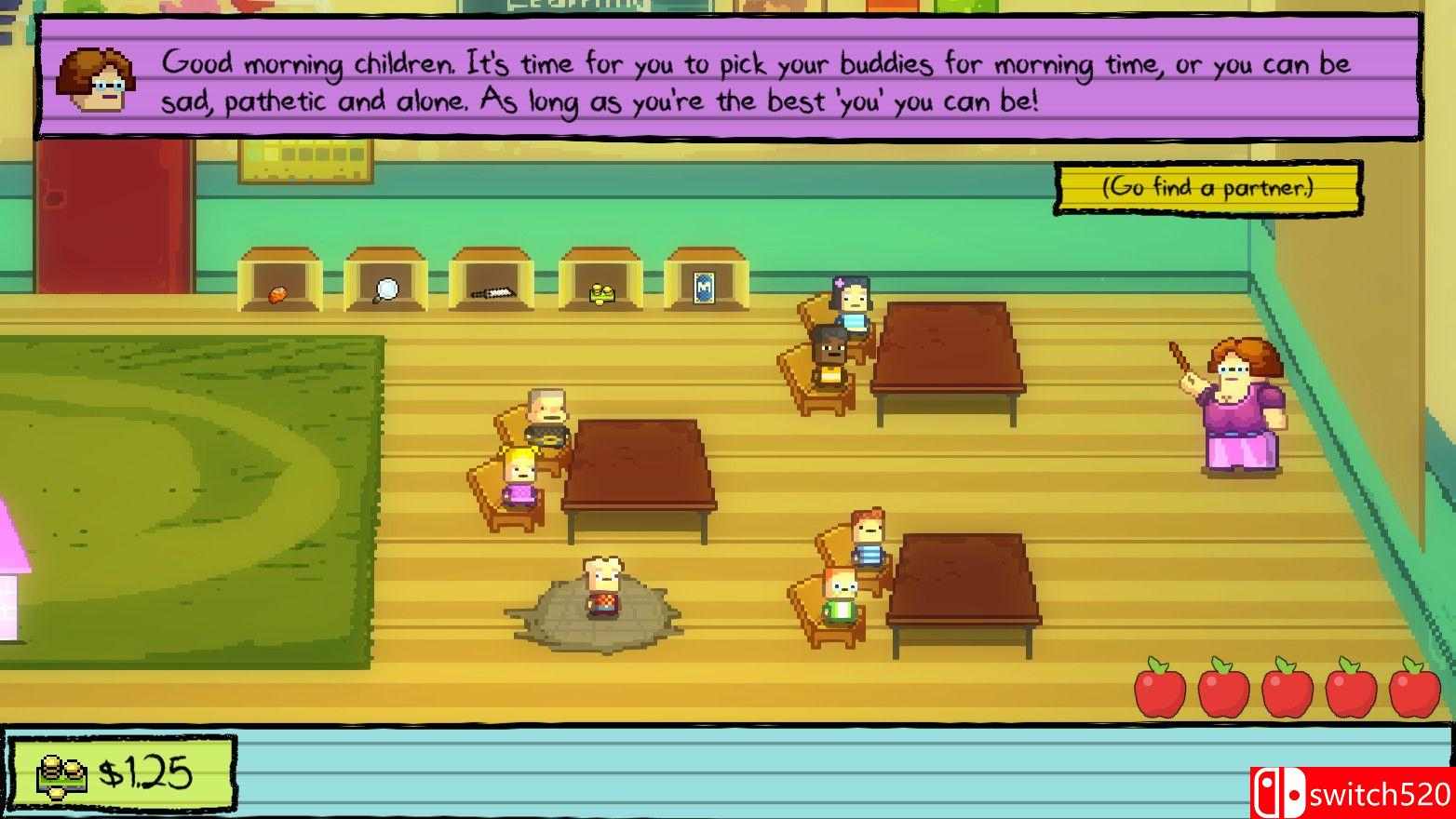Click the teacher's portrait in the dialogue box

point(96,79)
